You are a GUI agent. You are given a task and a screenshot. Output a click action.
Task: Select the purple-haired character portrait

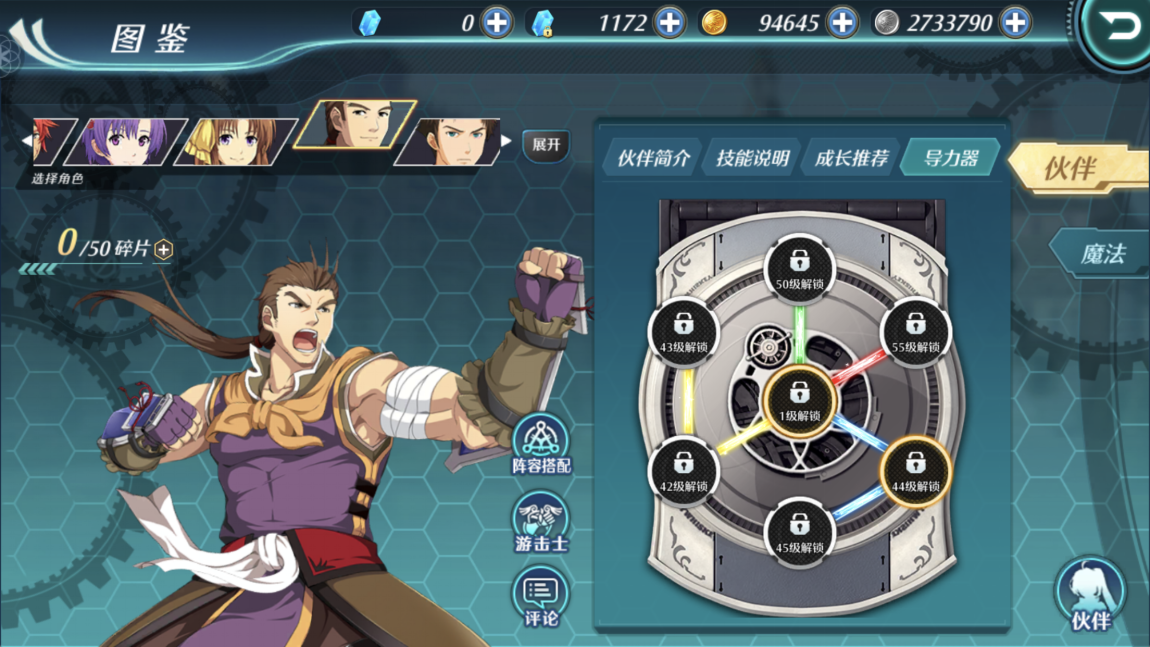126,141
